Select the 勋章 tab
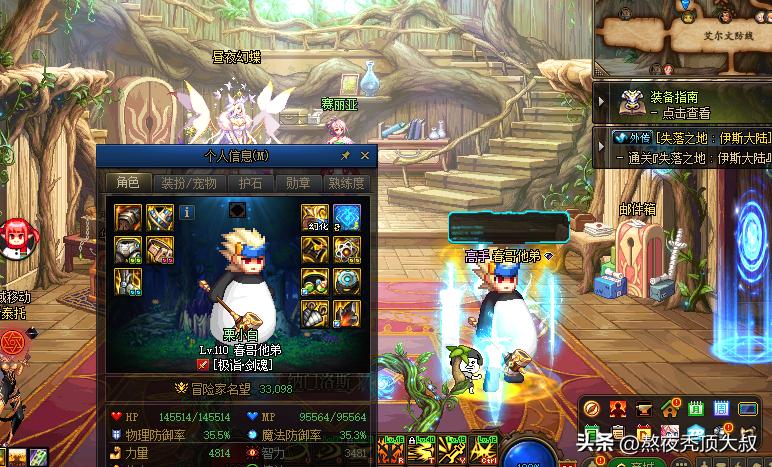 (x=297, y=183)
